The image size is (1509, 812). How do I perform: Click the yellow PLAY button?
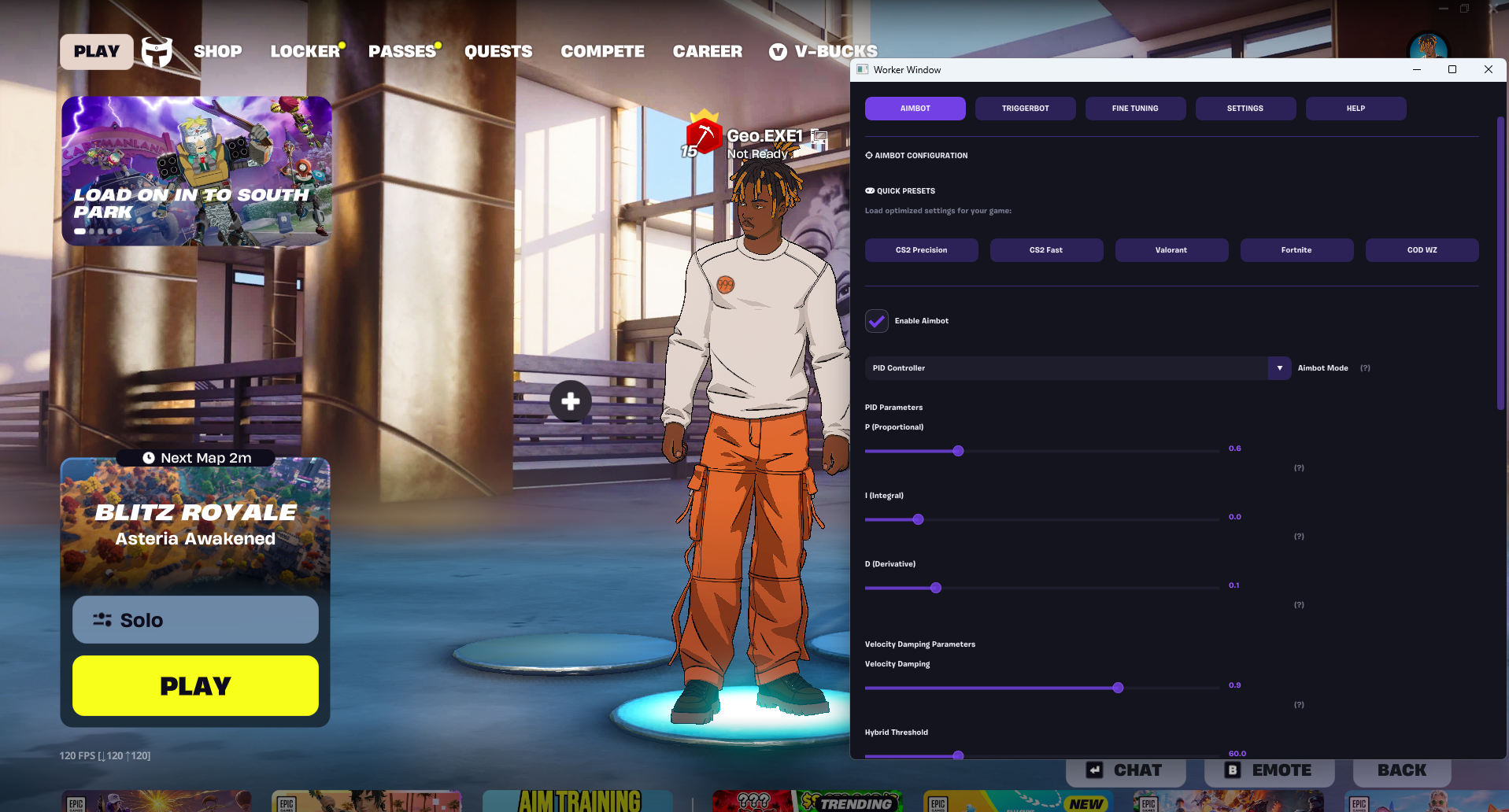click(x=194, y=685)
